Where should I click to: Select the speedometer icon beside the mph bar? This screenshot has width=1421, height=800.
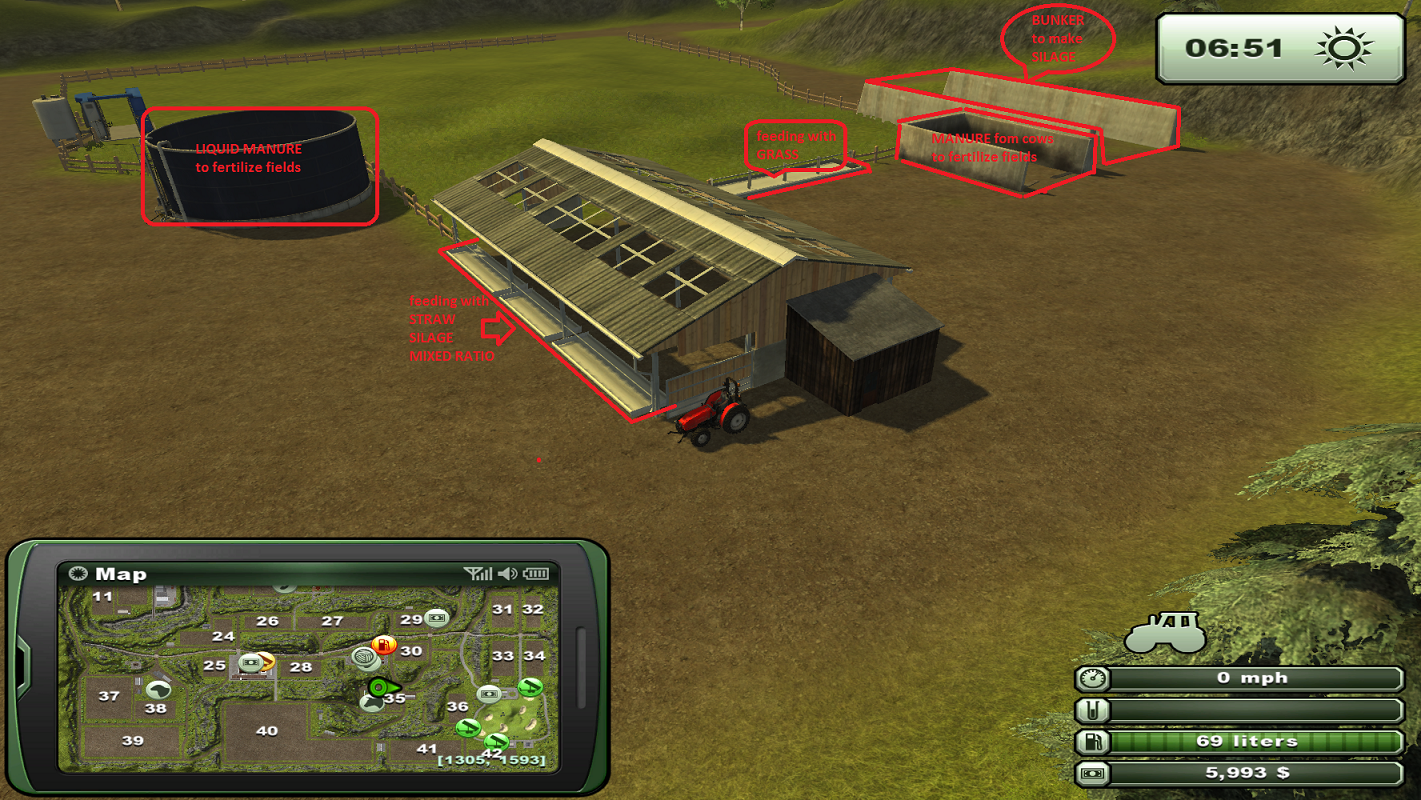point(1091,677)
